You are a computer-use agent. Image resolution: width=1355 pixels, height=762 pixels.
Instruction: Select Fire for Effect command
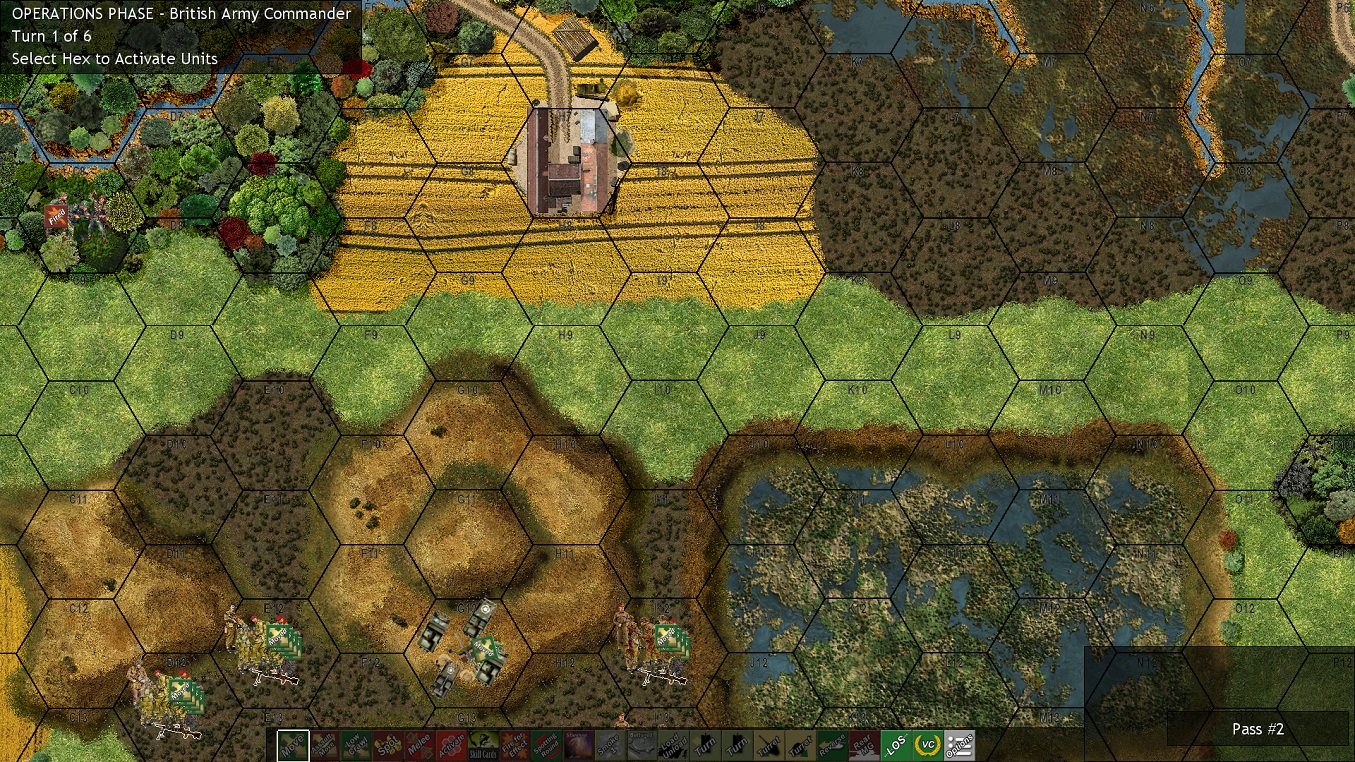513,744
